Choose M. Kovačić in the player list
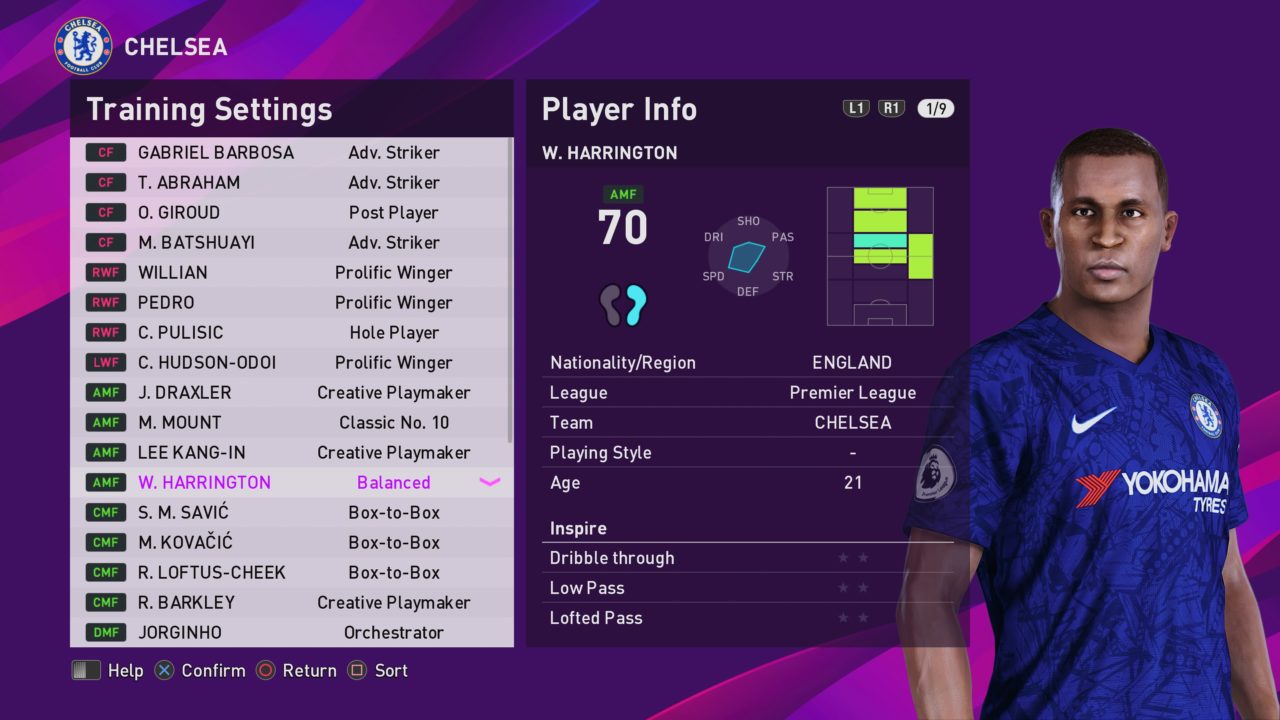The width and height of the screenshot is (1280, 720). click(x=290, y=543)
